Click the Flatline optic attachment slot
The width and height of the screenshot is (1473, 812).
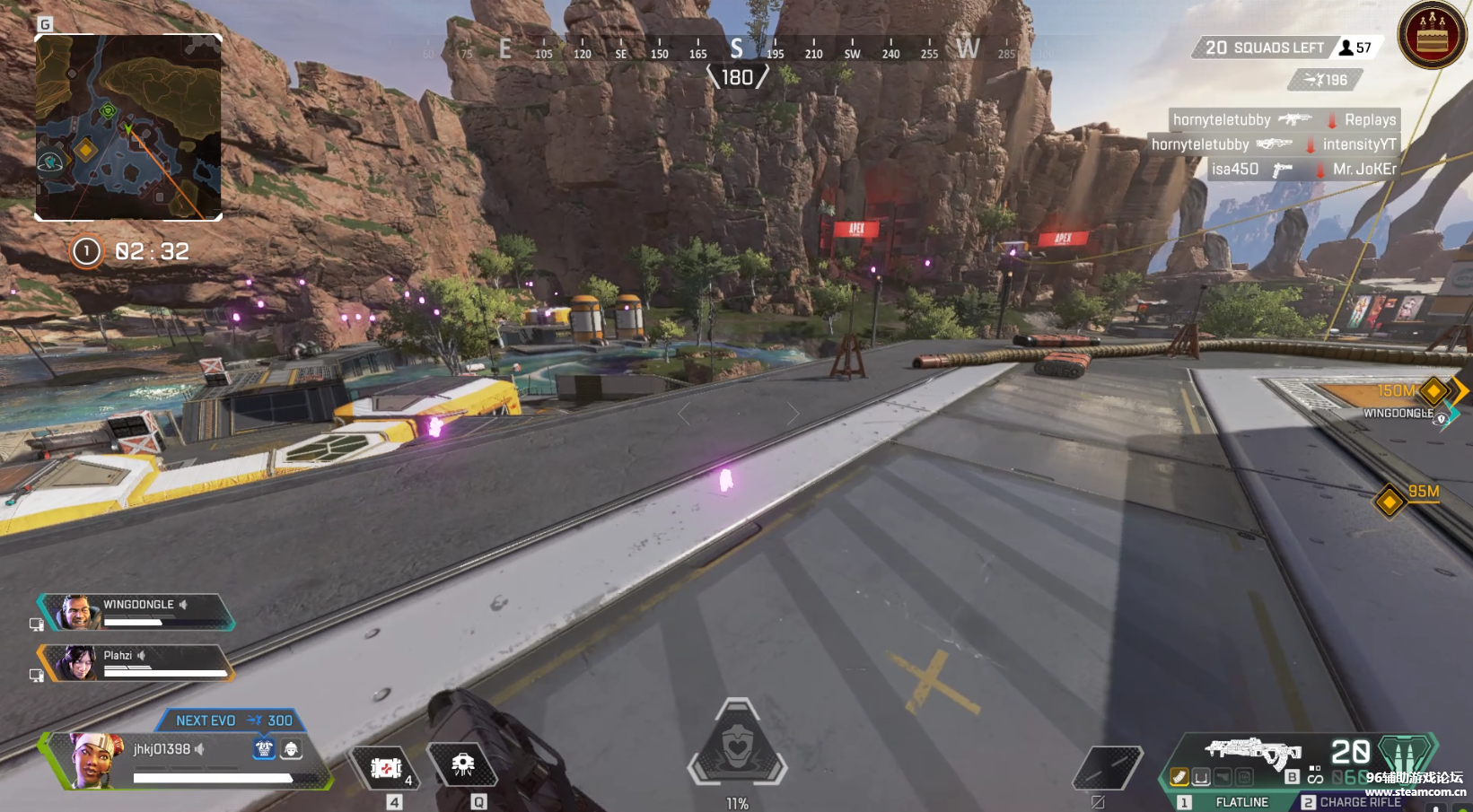coord(1201,777)
